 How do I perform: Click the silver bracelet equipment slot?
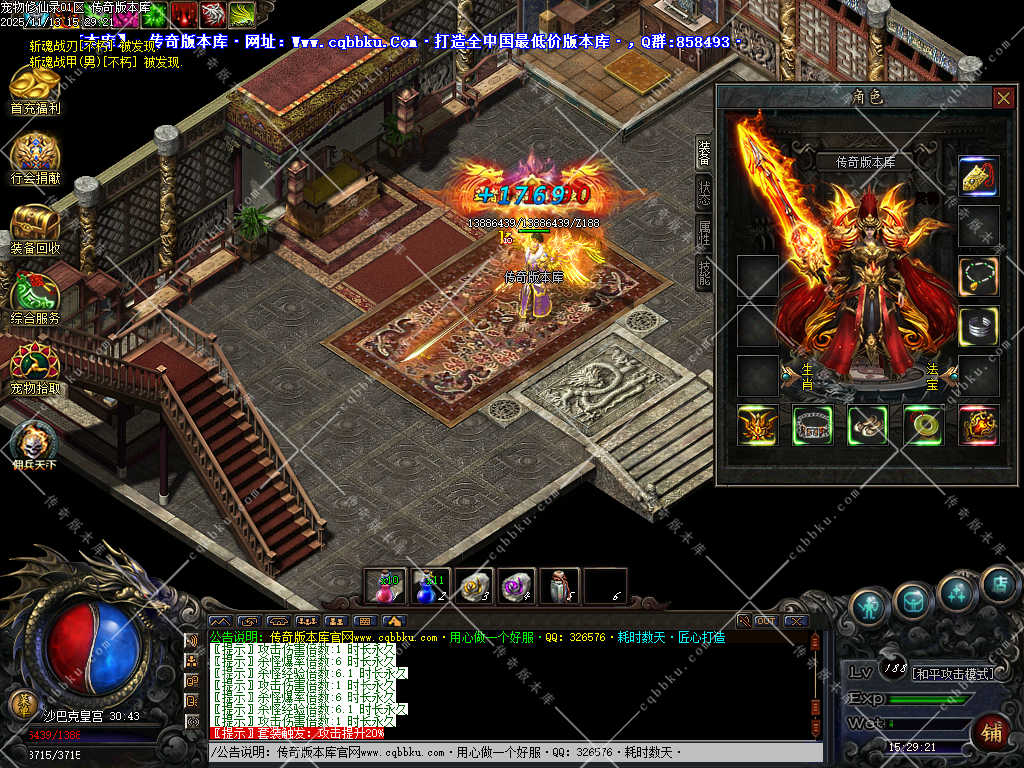click(979, 326)
